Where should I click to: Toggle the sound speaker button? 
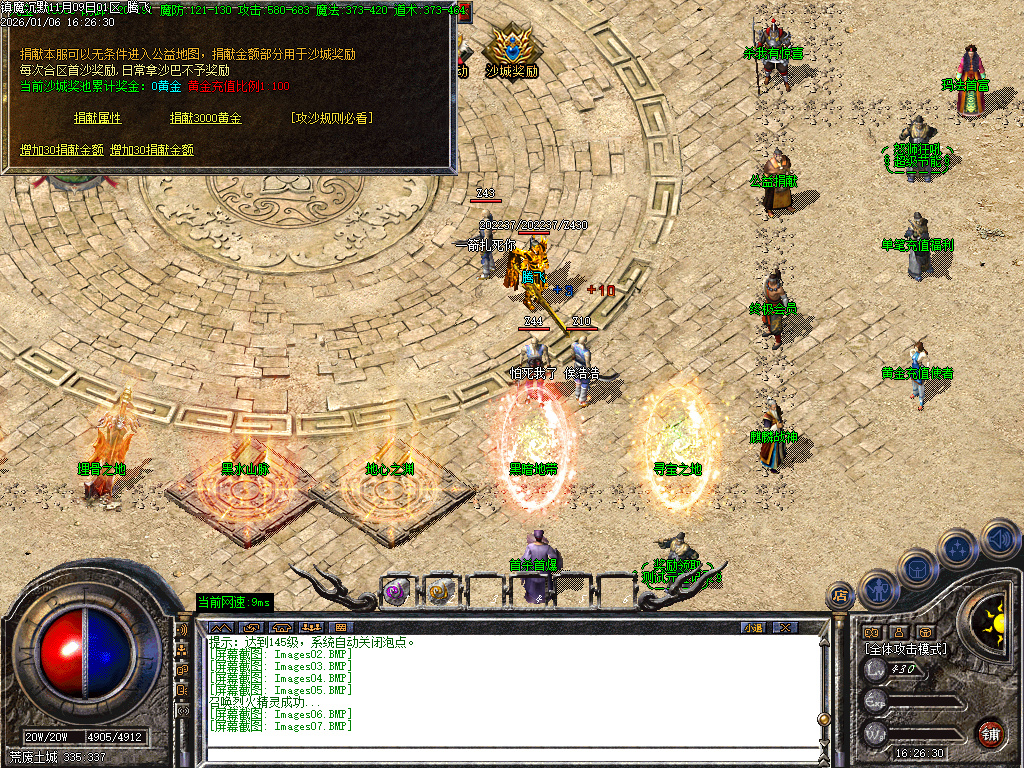(x=999, y=537)
